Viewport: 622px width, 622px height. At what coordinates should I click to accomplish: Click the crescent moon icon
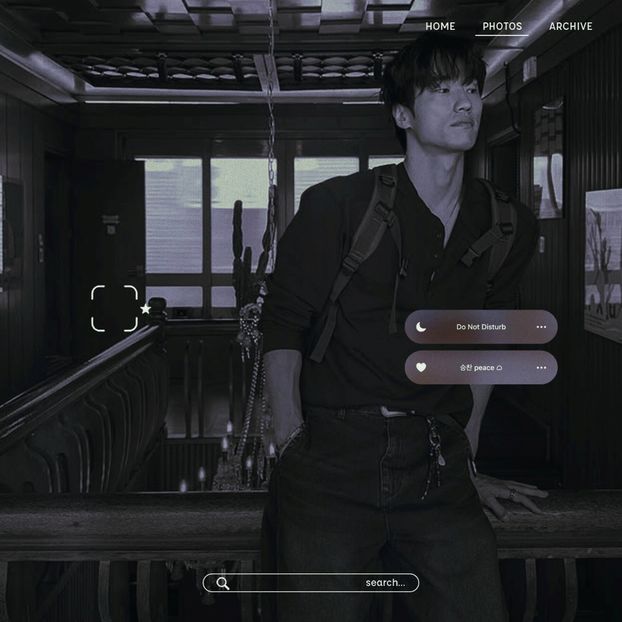421,327
